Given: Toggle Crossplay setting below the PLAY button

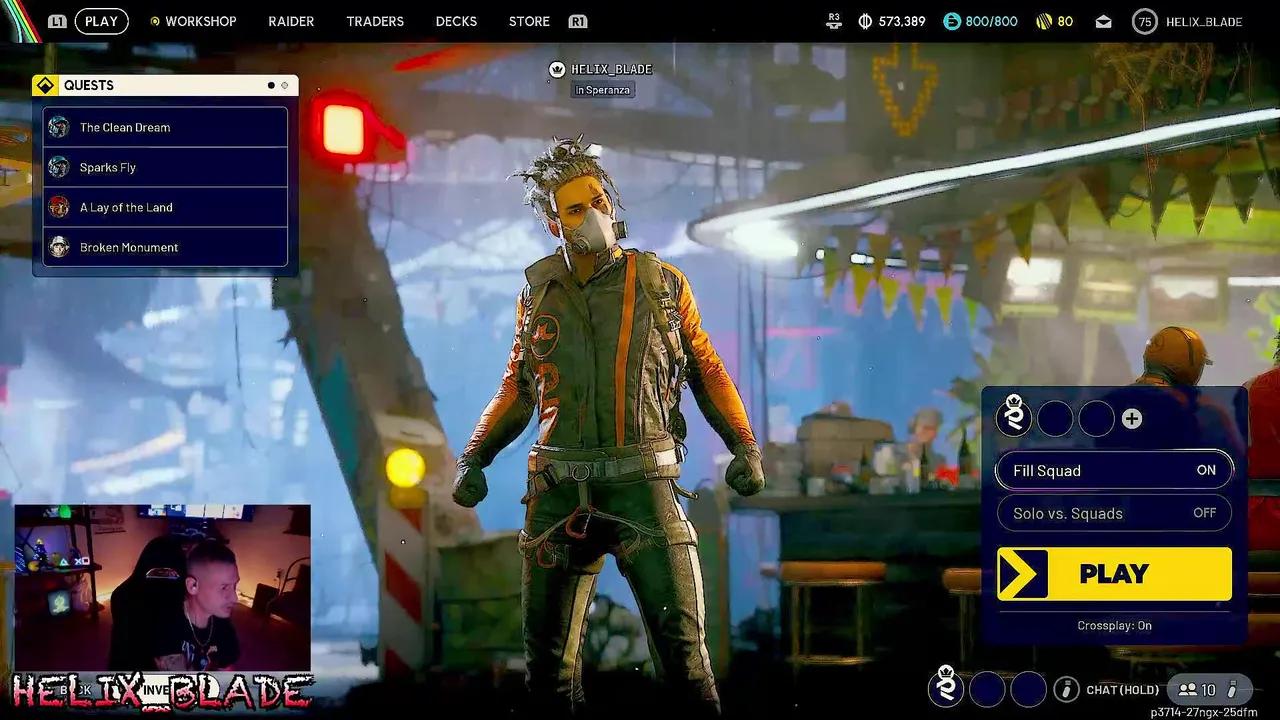Looking at the screenshot, I should (1113, 625).
